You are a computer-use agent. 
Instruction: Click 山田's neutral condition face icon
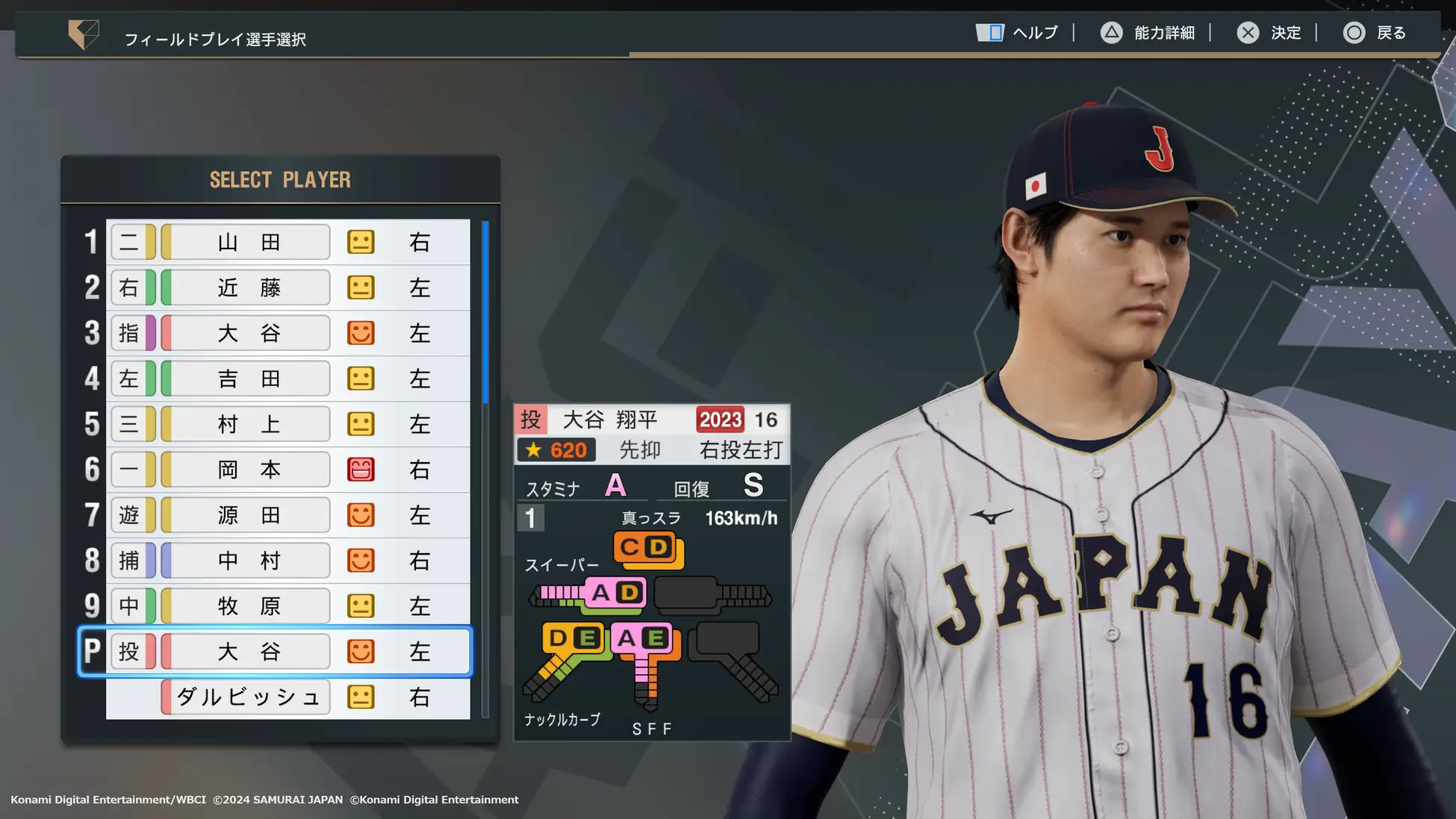point(361,242)
